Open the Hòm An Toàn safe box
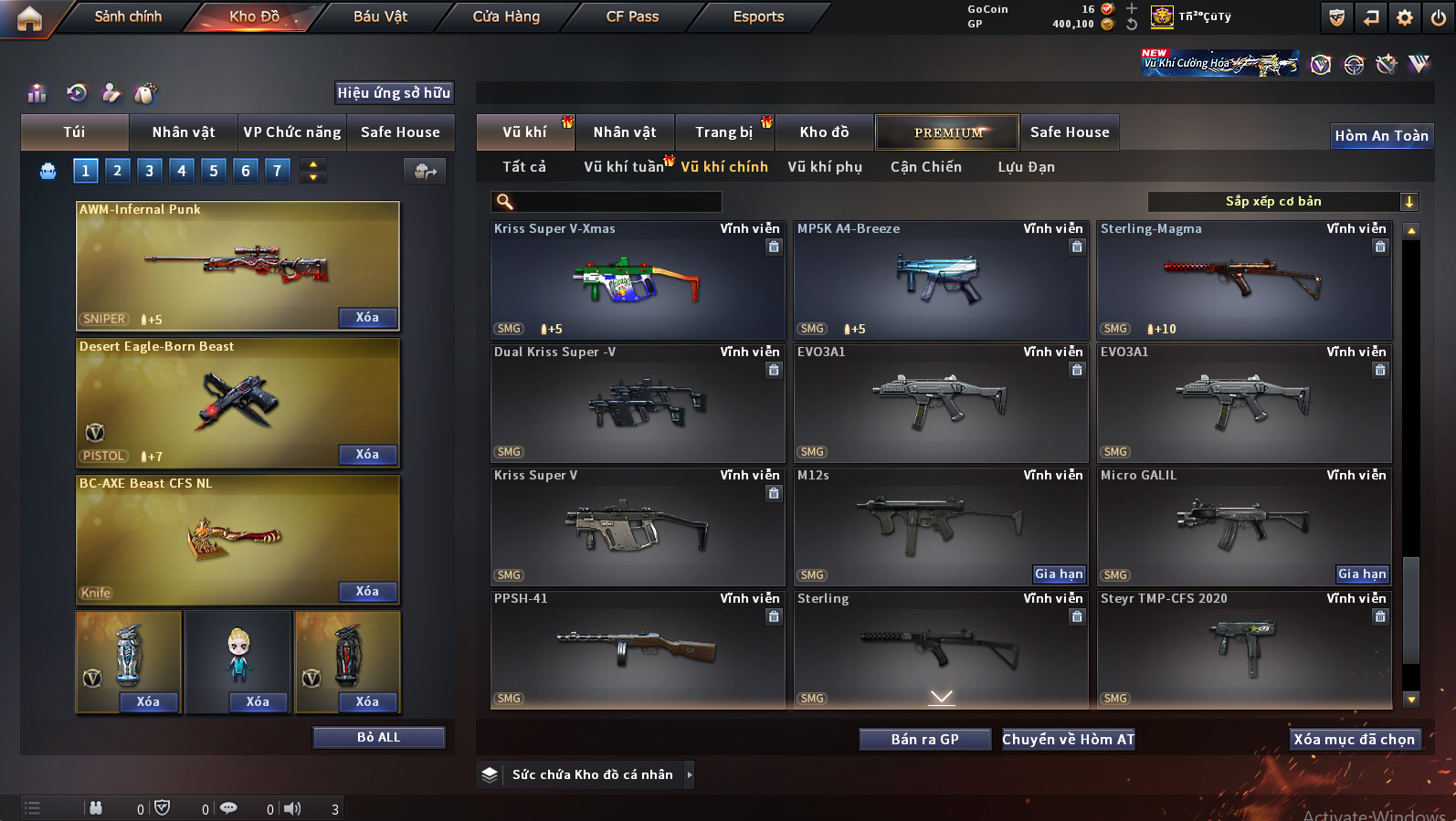This screenshot has height=821, width=1456. [x=1381, y=136]
